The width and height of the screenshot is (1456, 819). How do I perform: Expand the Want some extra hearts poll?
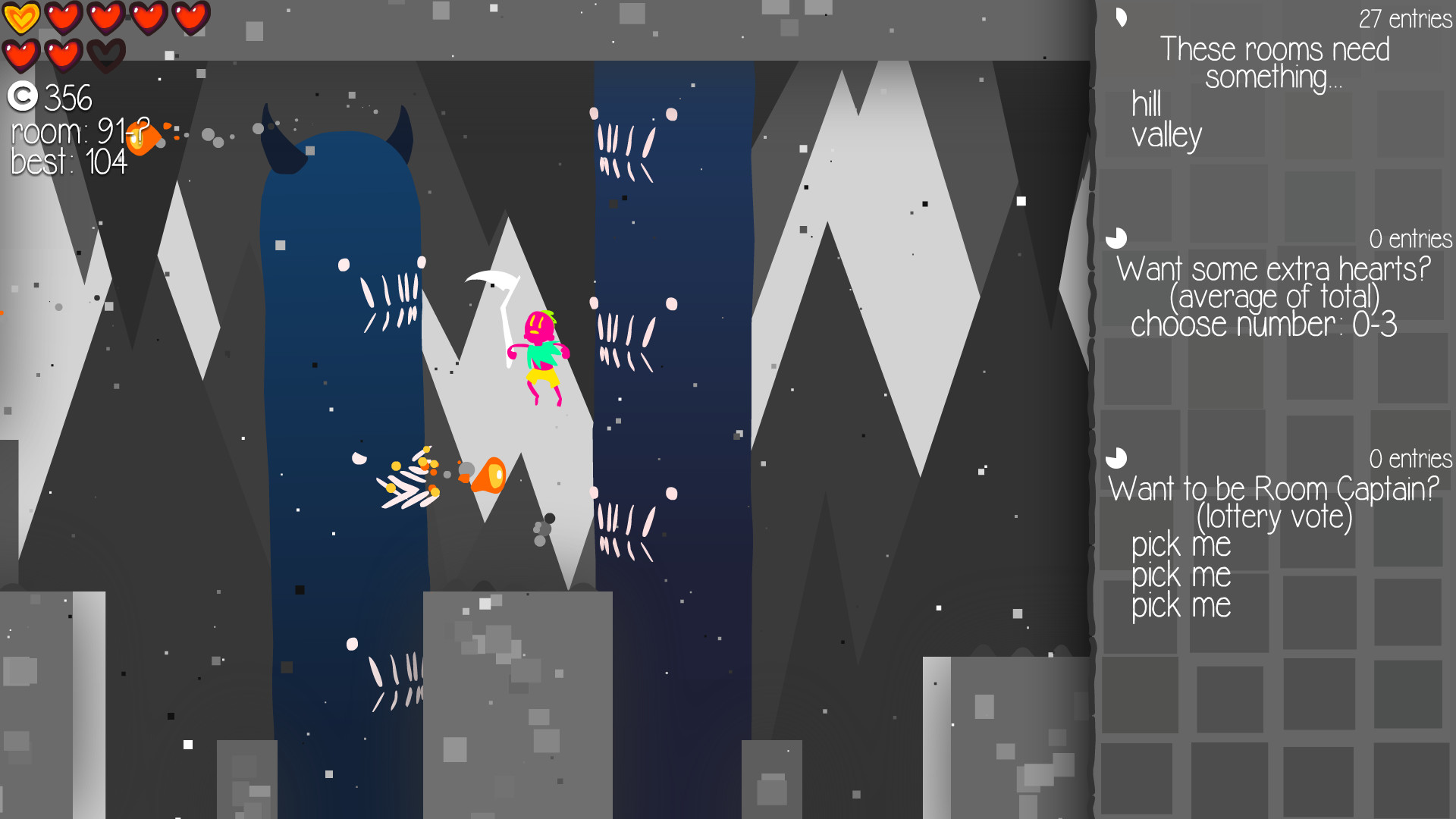click(1276, 268)
